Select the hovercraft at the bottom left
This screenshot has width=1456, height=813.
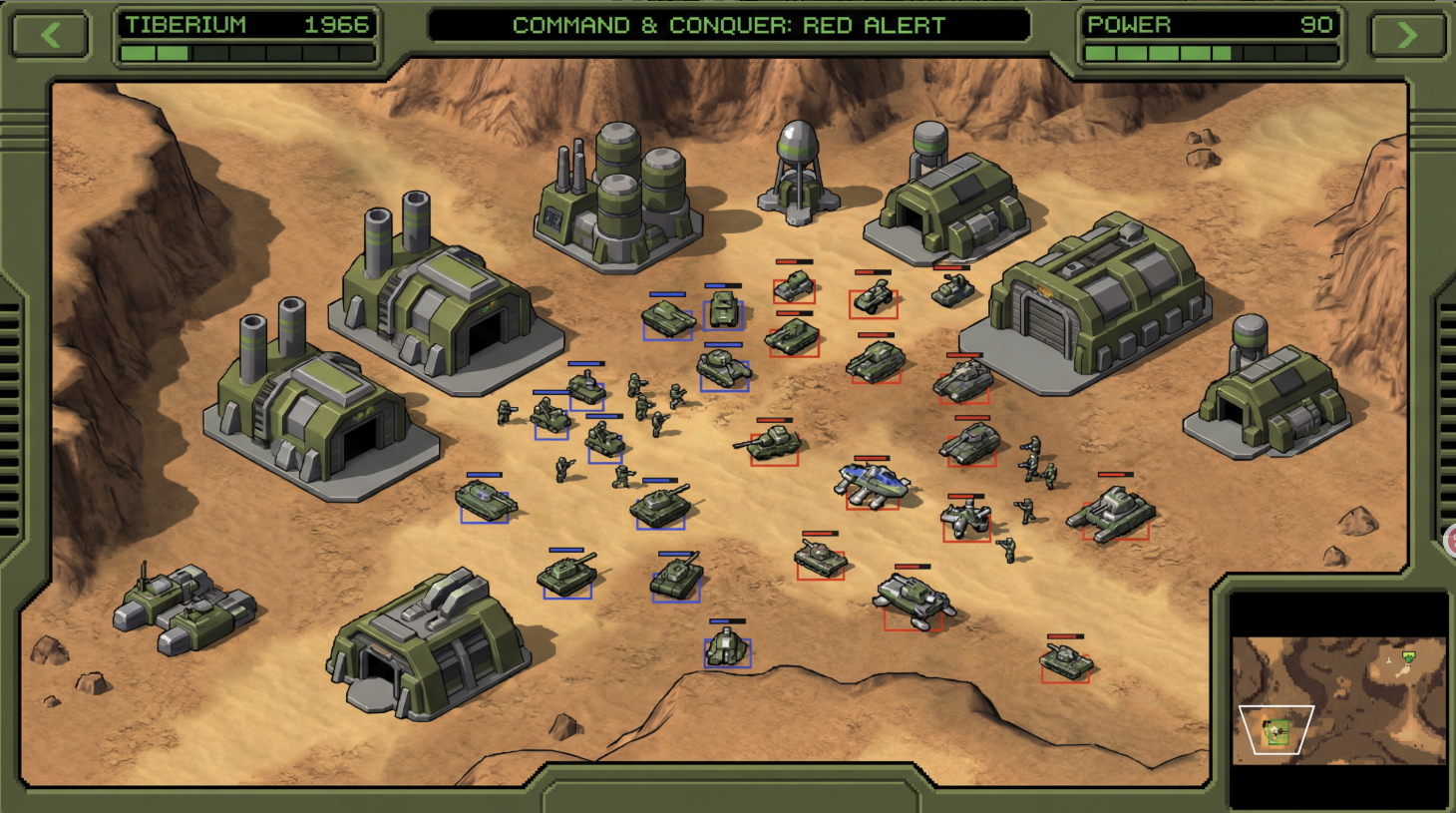[189, 609]
